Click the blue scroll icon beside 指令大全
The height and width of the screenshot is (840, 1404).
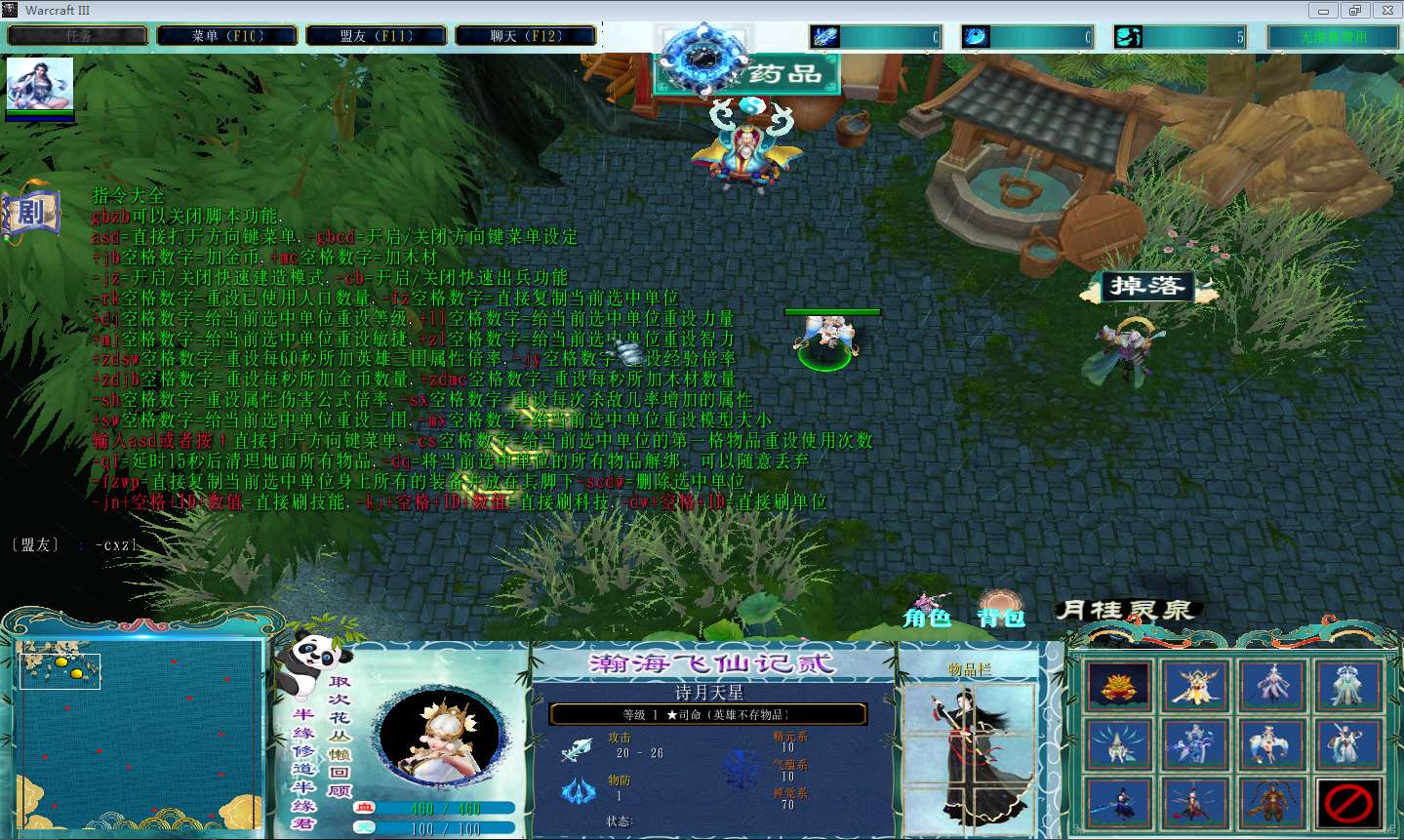[x=31, y=212]
